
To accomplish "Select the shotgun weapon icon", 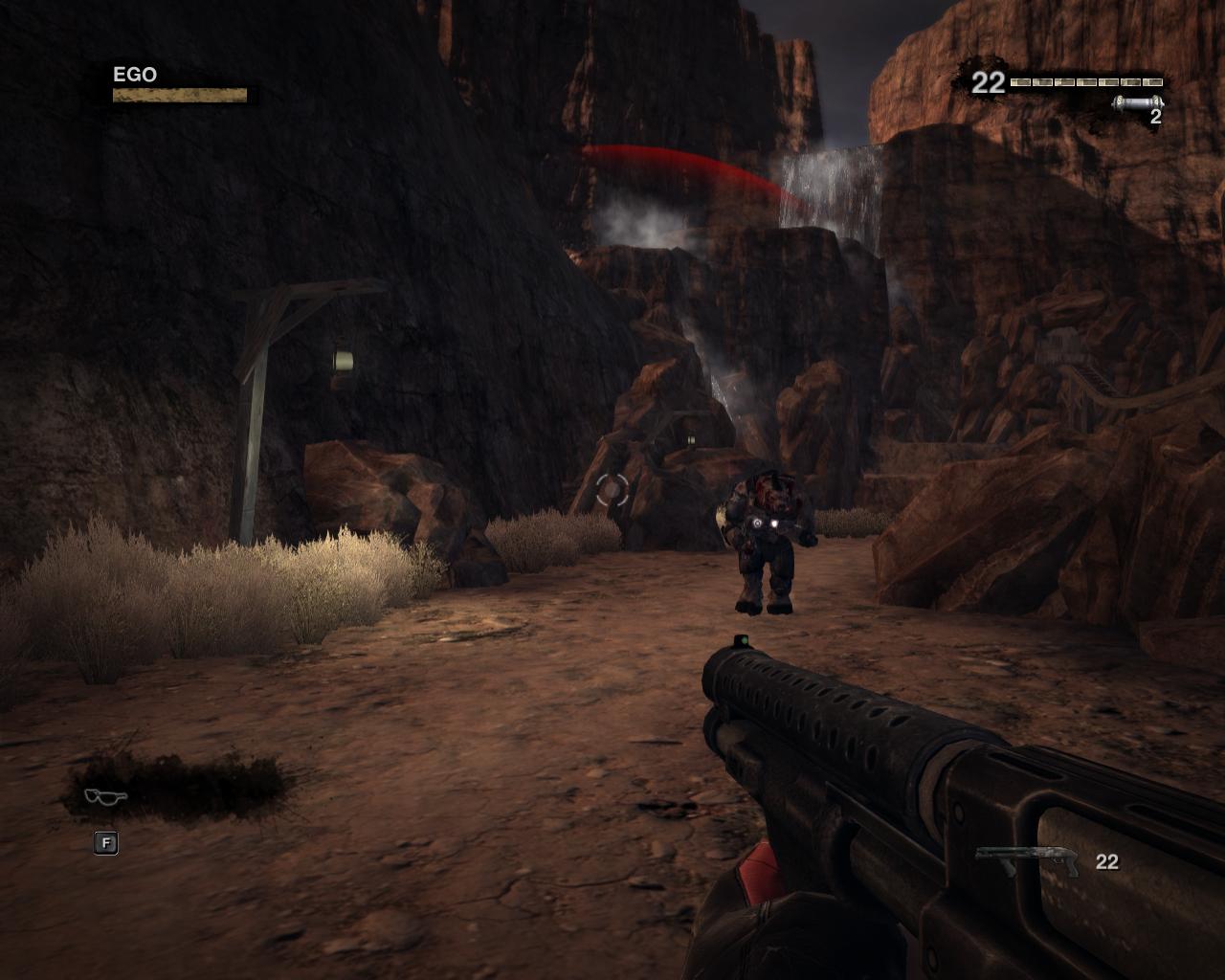I will (1028, 860).
